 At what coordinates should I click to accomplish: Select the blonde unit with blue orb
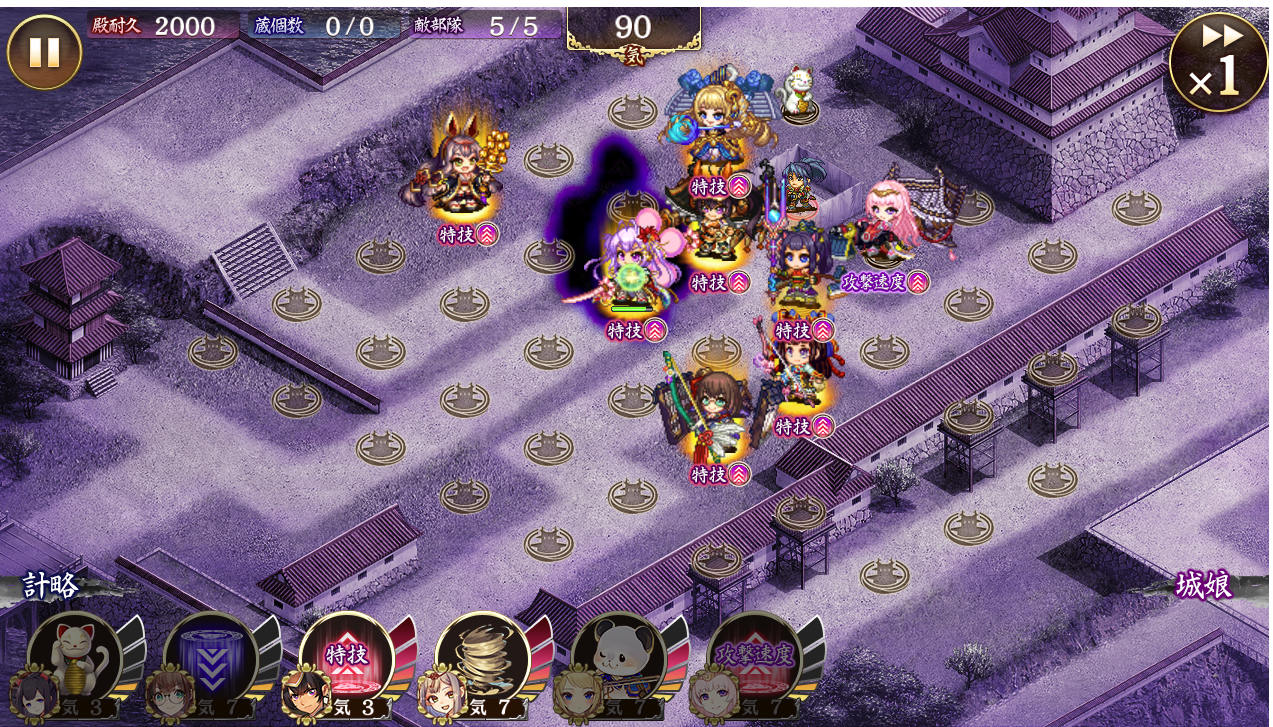click(716, 125)
